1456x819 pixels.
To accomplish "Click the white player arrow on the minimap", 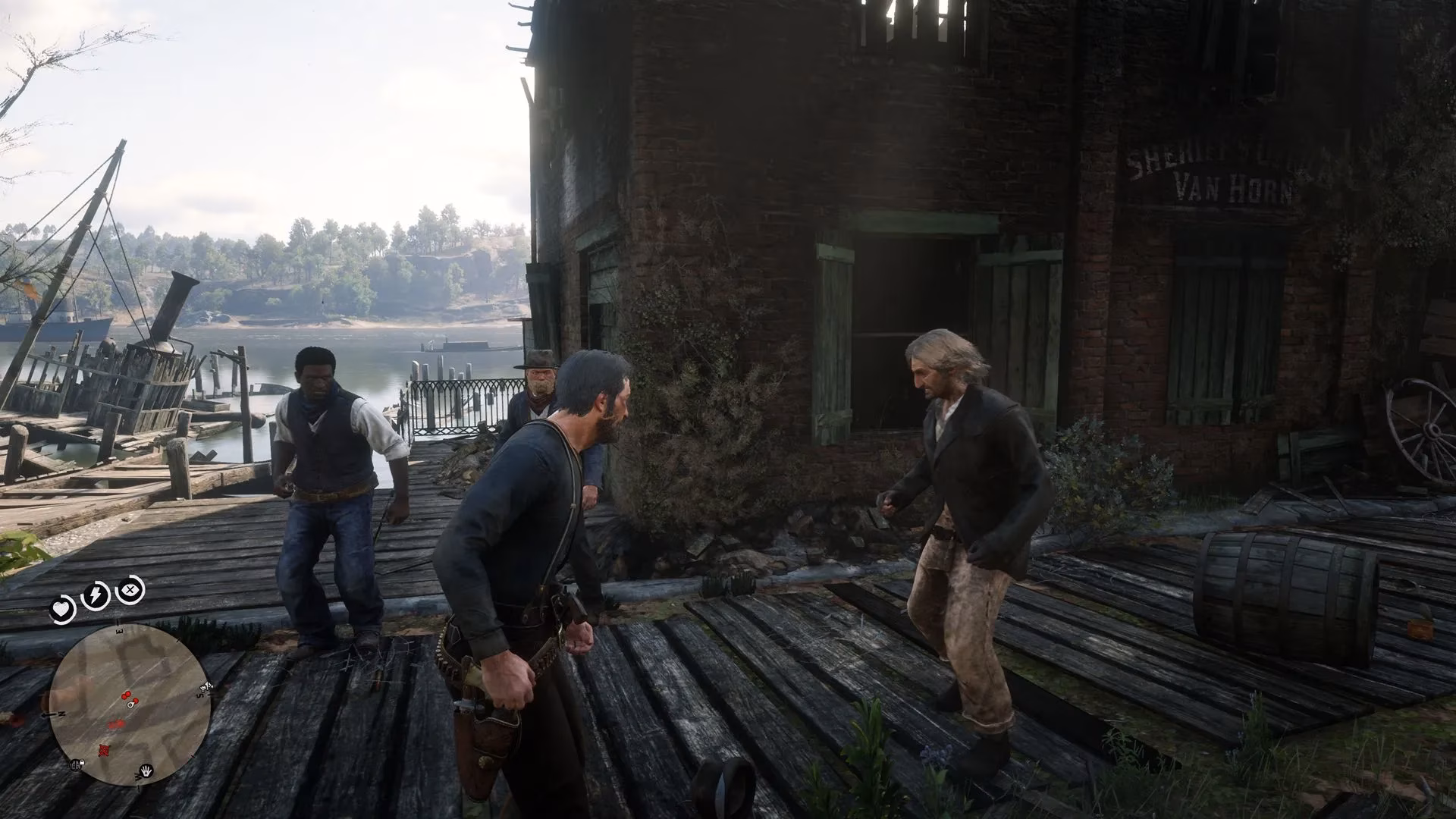I will click(130, 705).
